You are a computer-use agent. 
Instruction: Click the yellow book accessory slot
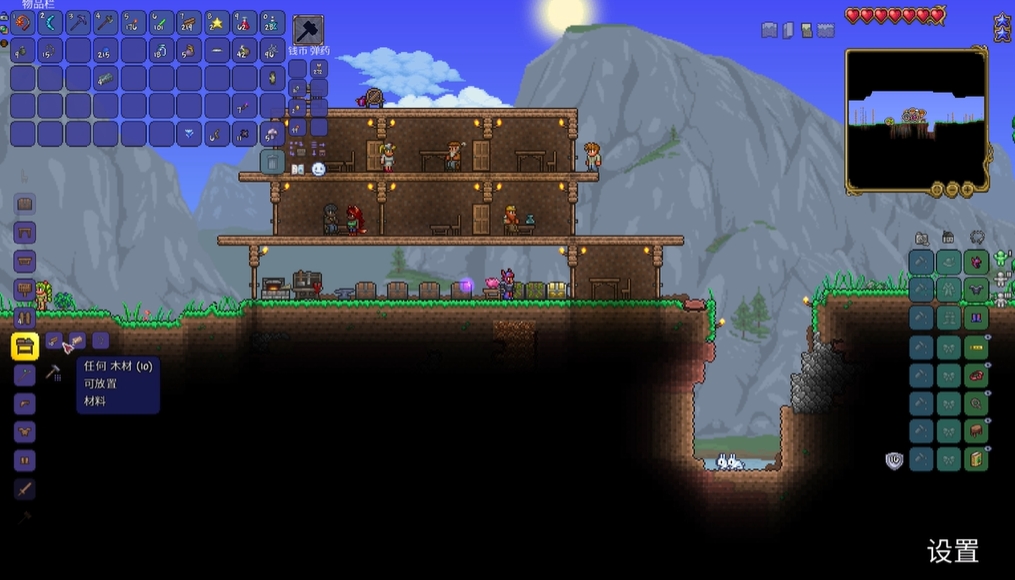(976, 459)
